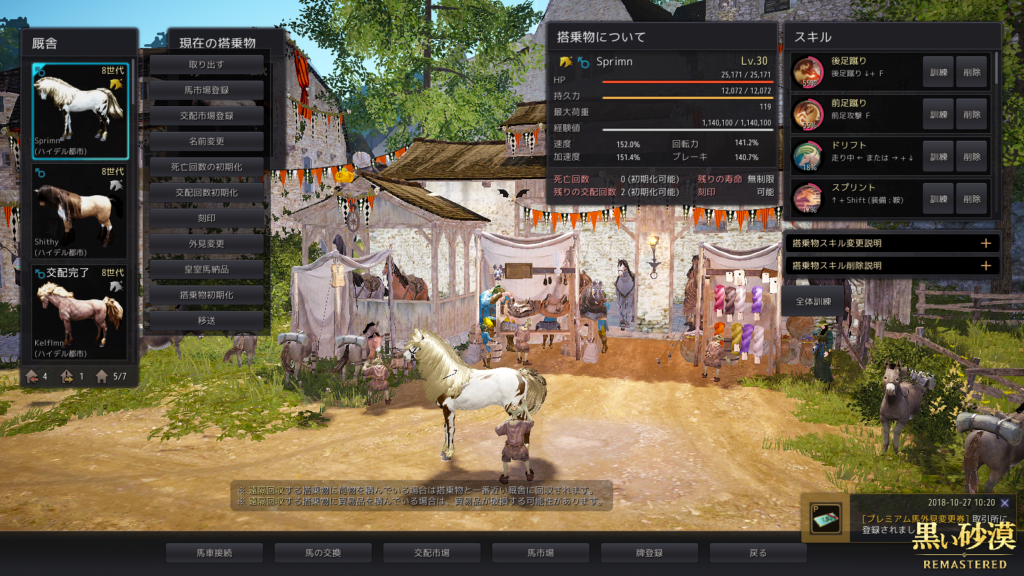The width and height of the screenshot is (1024, 576).
Task: Open 名前変更 to rename the mount
Action: click(x=207, y=141)
